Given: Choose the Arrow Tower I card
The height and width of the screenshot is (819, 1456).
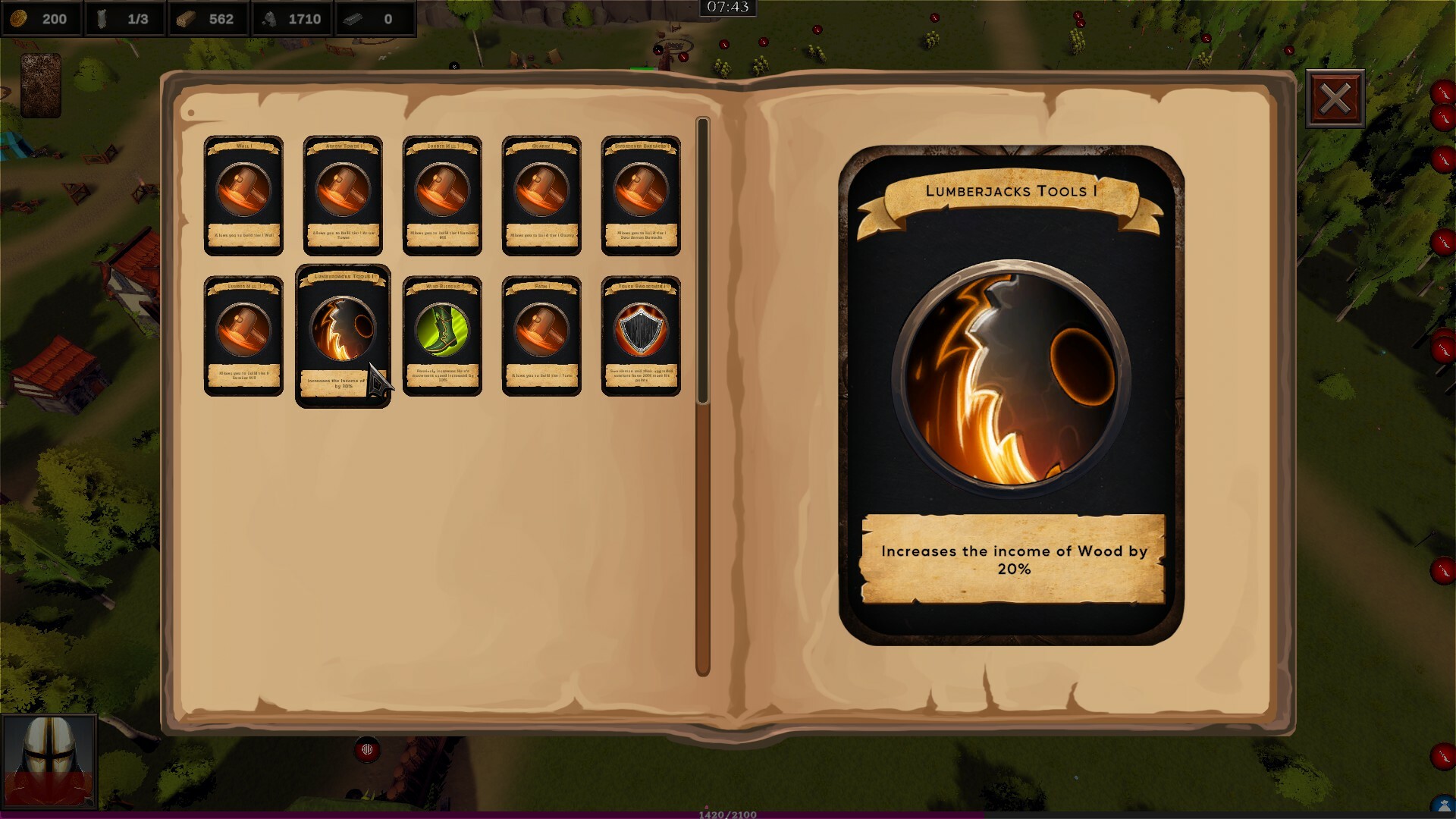Looking at the screenshot, I should [x=343, y=196].
